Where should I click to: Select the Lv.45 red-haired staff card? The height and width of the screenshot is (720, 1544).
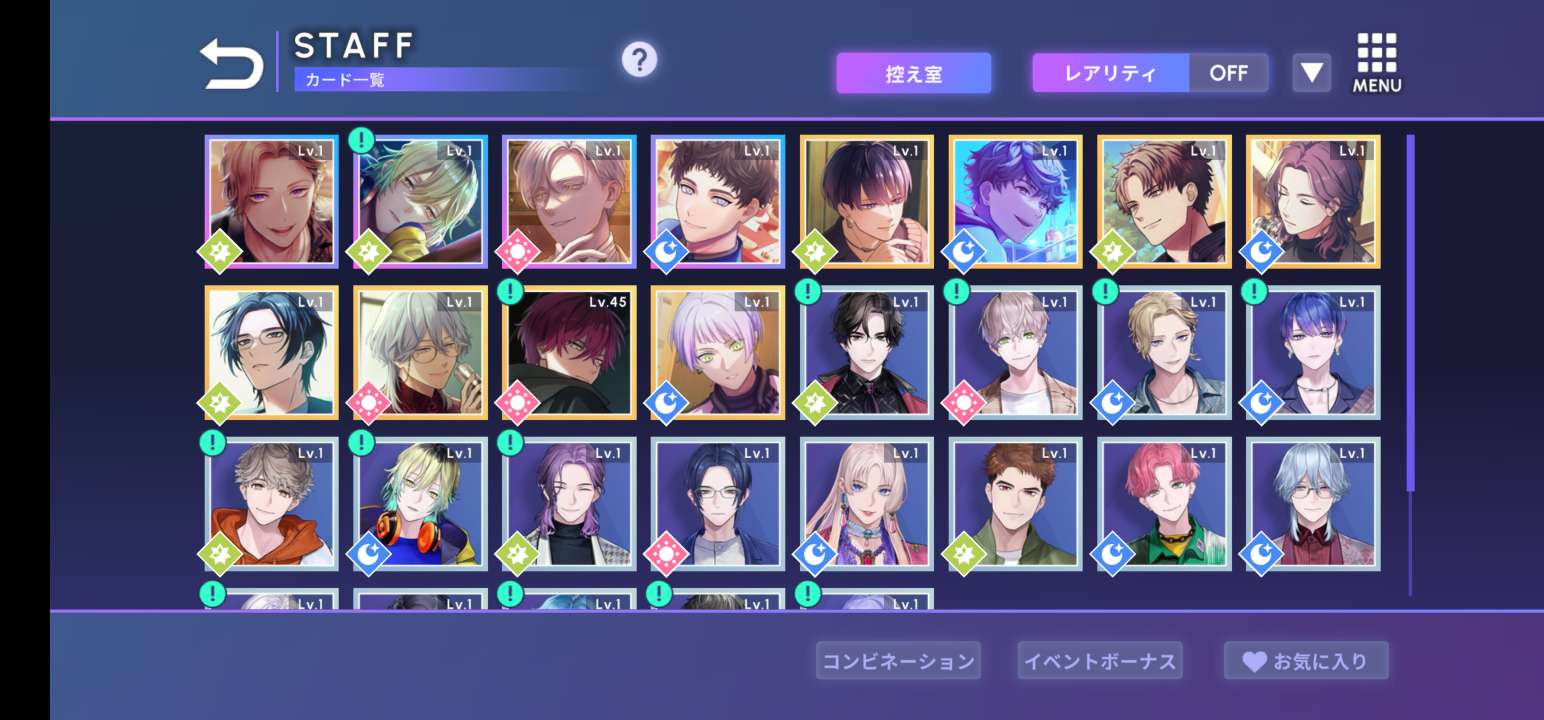pos(569,353)
